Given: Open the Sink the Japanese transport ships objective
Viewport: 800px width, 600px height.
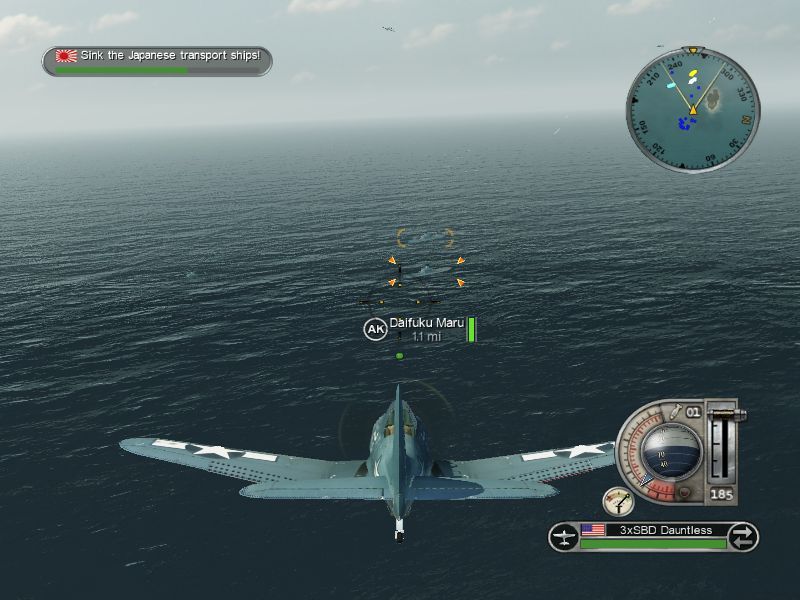Looking at the screenshot, I should (158, 57).
